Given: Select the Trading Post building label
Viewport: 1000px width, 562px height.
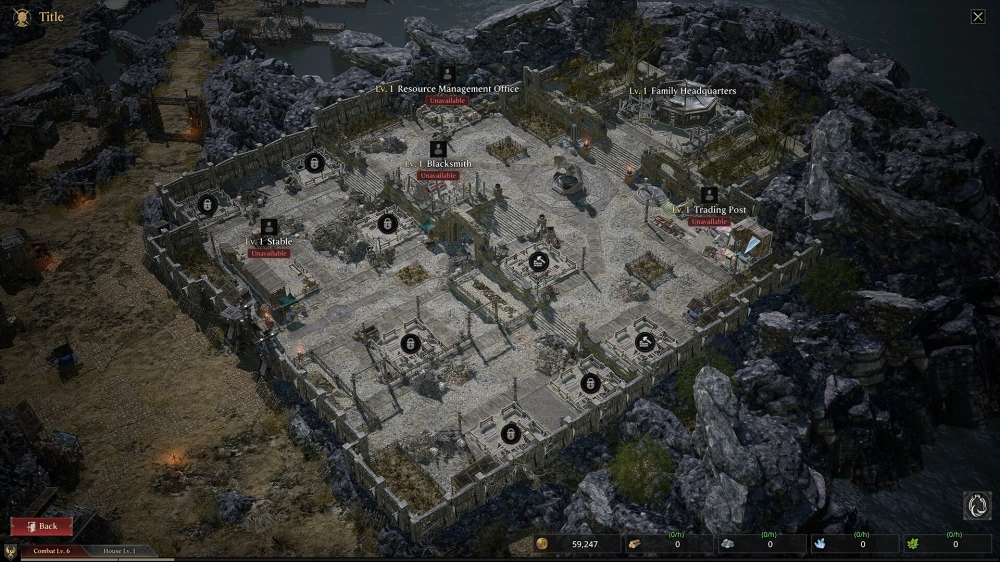Looking at the screenshot, I should click(709, 210).
